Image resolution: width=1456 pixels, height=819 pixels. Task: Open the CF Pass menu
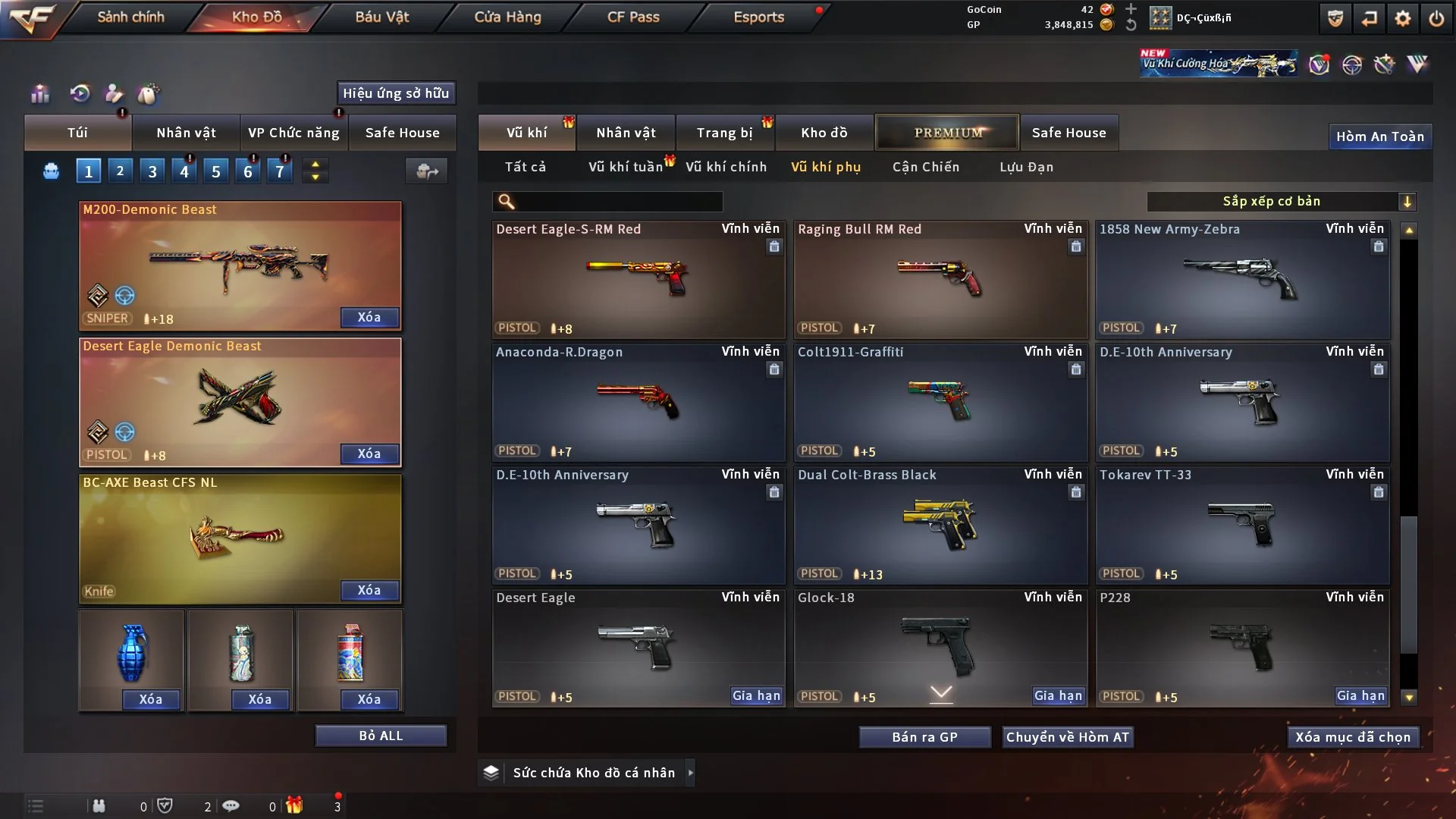[633, 17]
